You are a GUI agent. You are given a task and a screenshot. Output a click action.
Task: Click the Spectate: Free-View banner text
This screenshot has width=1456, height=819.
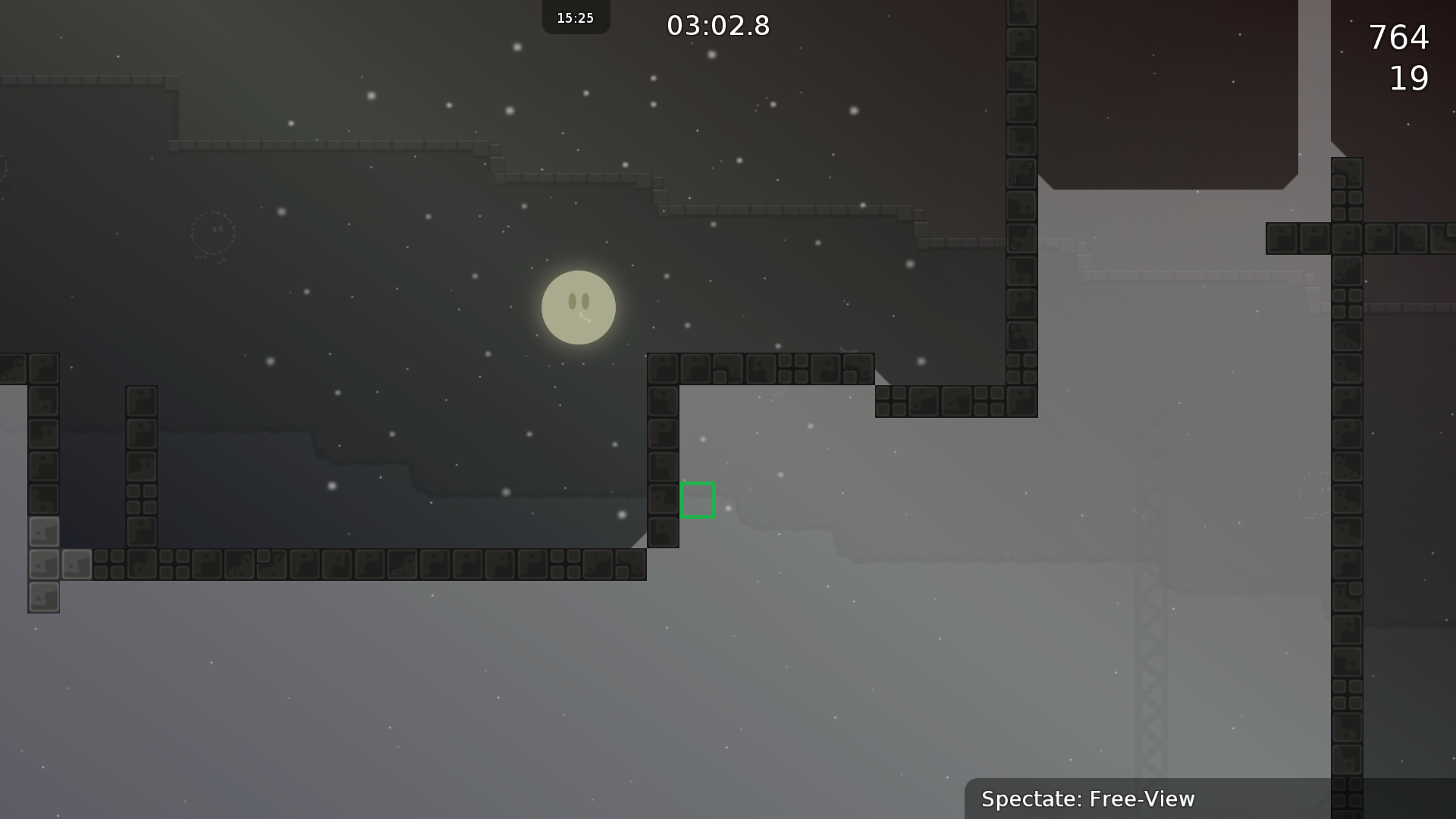pyautogui.click(x=1088, y=799)
